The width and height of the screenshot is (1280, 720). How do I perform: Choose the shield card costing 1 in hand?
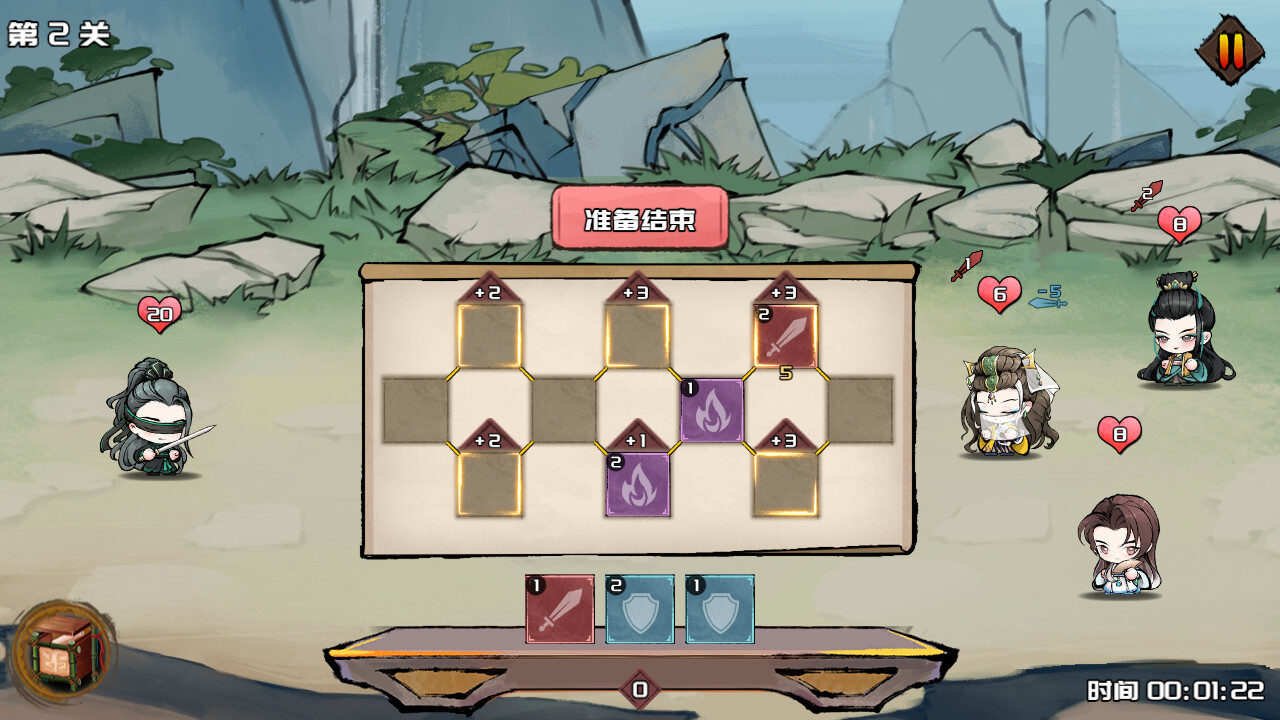coord(720,608)
